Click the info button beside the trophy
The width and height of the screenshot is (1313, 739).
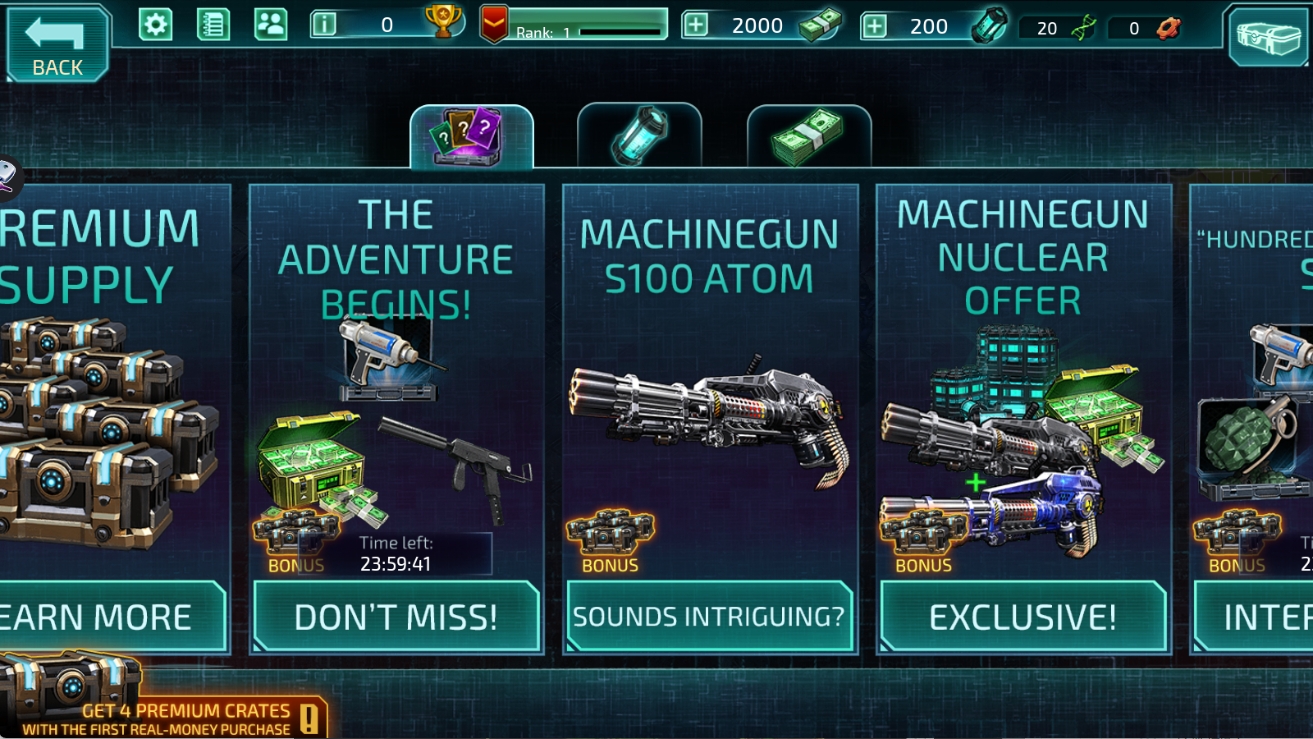[324, 25]
